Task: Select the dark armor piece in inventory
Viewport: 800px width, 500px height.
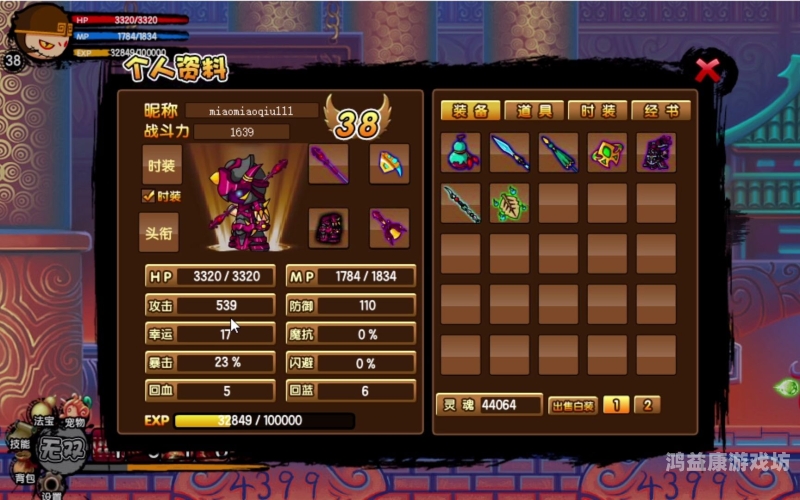Action: click(656, 153)
